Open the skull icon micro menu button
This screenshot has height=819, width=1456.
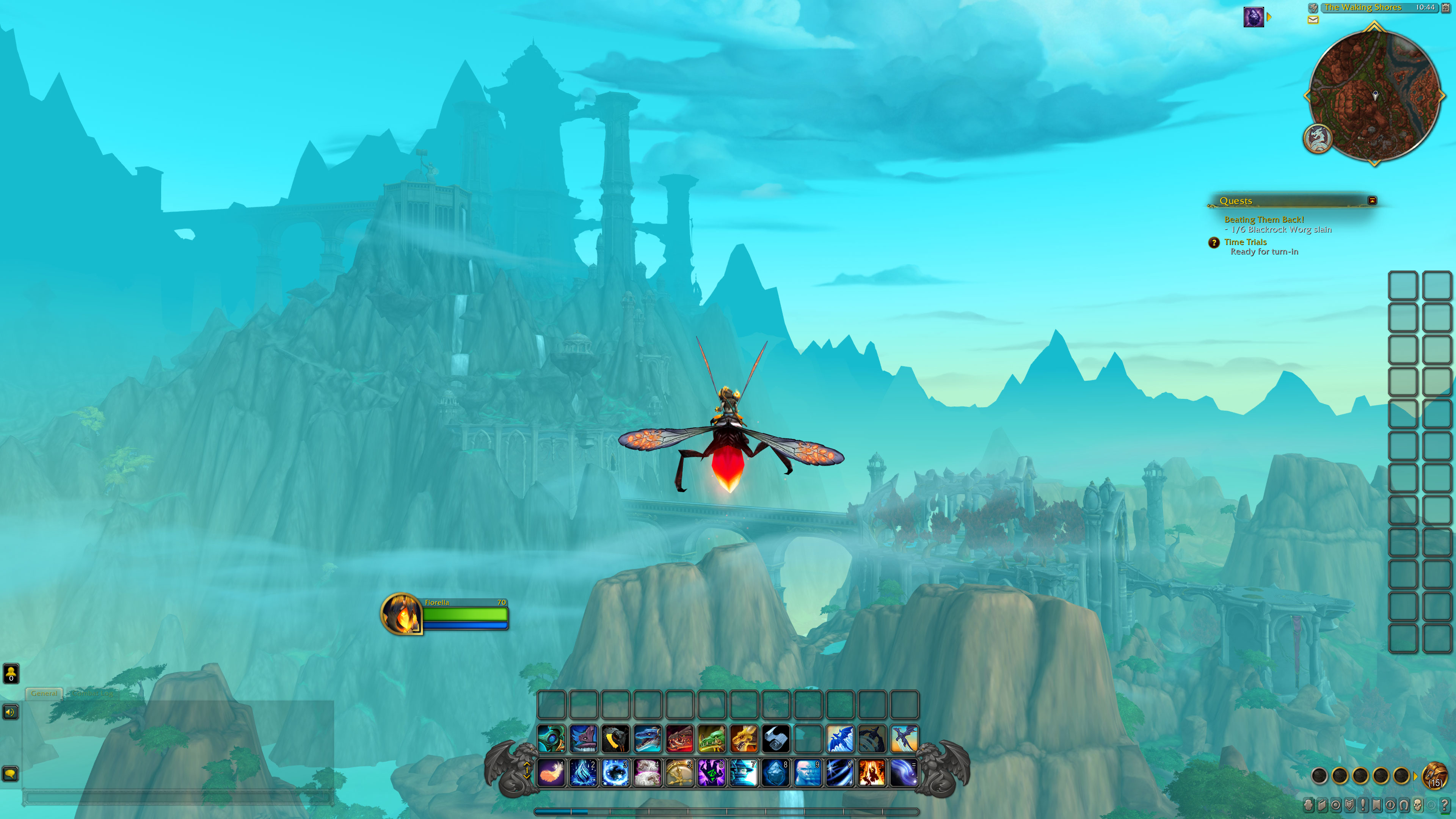(1418, 805)
